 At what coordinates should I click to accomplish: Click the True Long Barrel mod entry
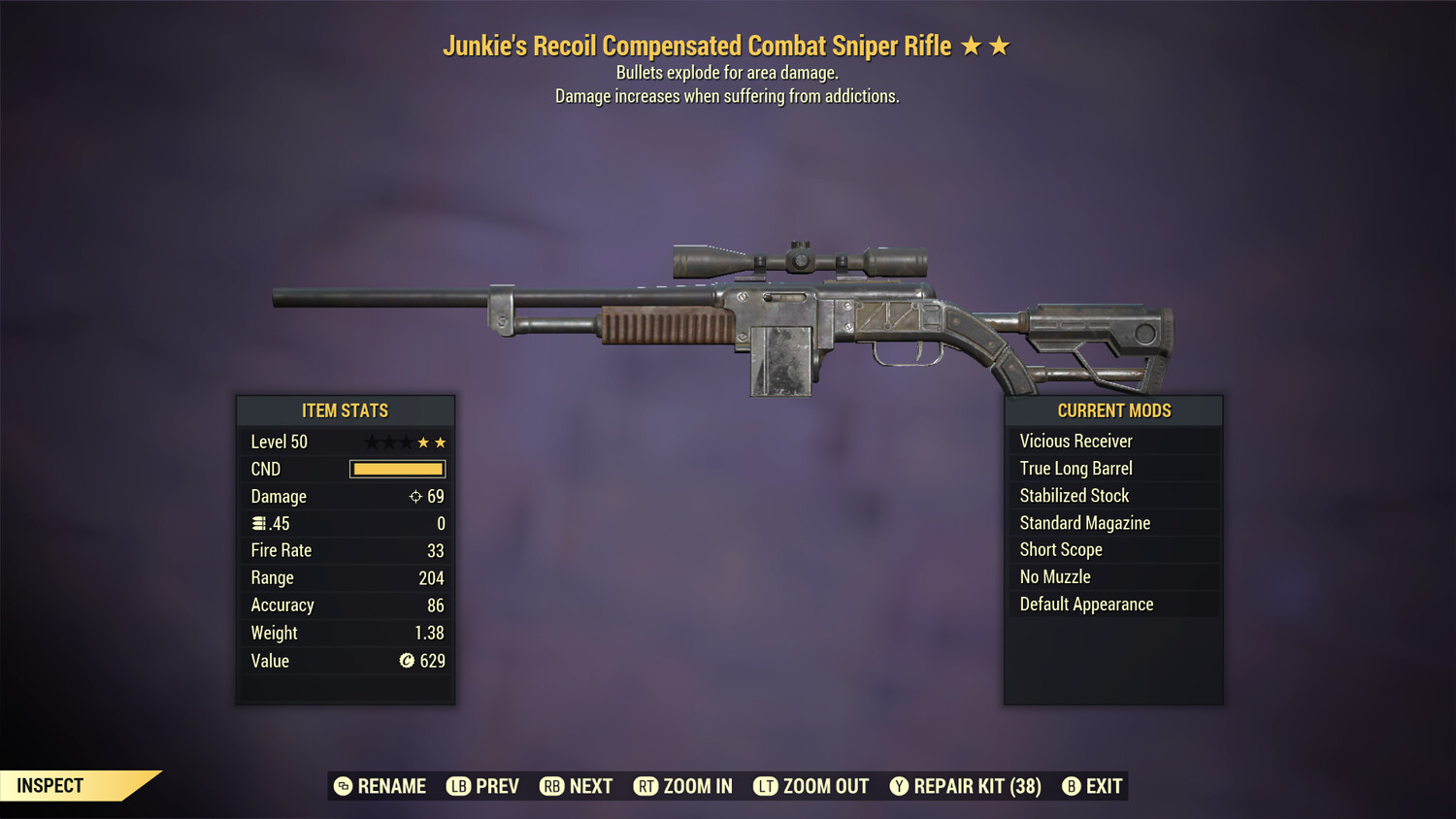point(1075,468)
